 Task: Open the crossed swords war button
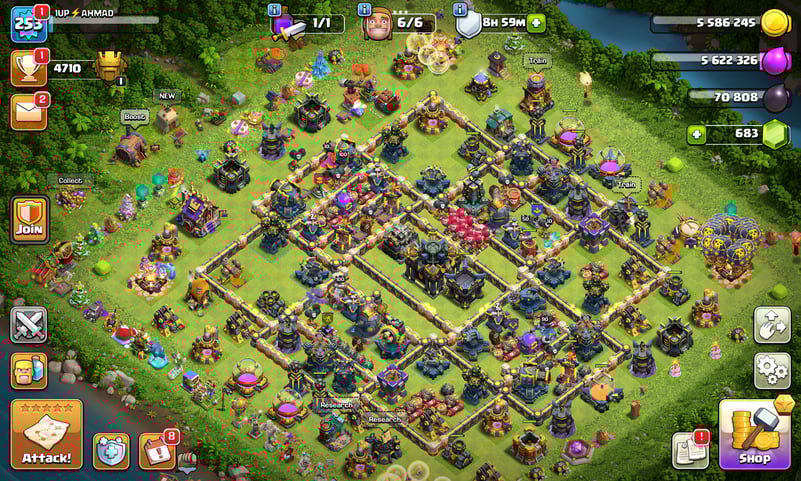tap(28, 325)
